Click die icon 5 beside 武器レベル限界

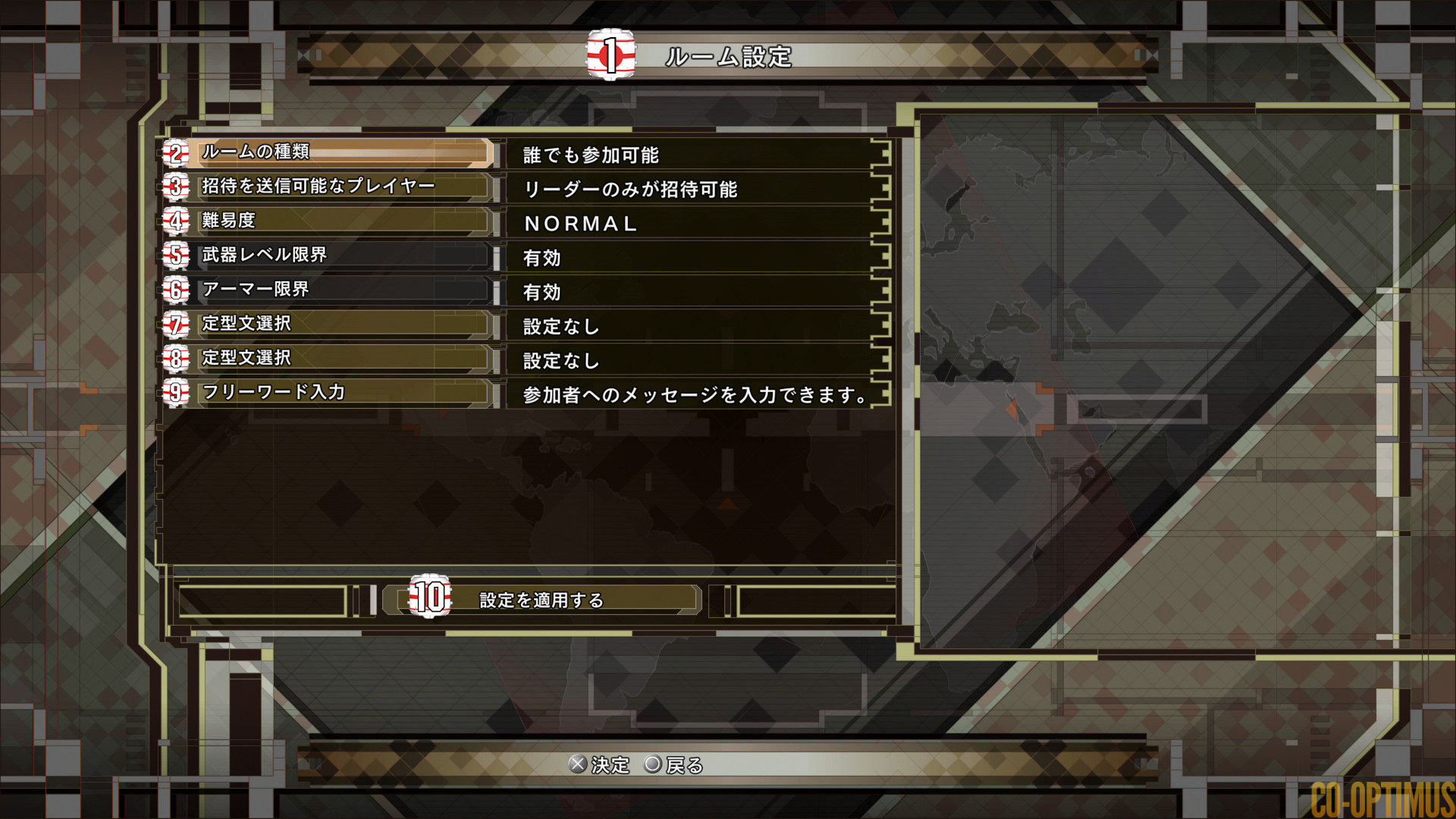tap(175, 256)
